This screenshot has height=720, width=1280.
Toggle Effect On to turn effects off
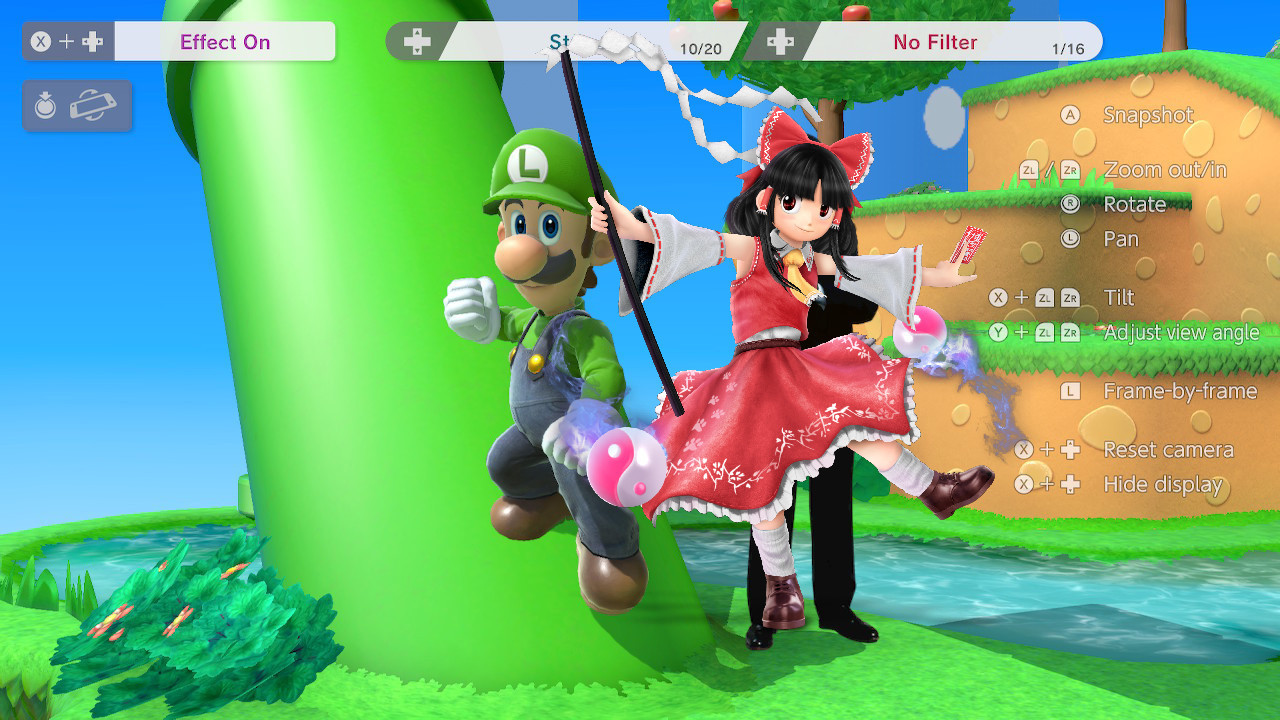[225, 42]
